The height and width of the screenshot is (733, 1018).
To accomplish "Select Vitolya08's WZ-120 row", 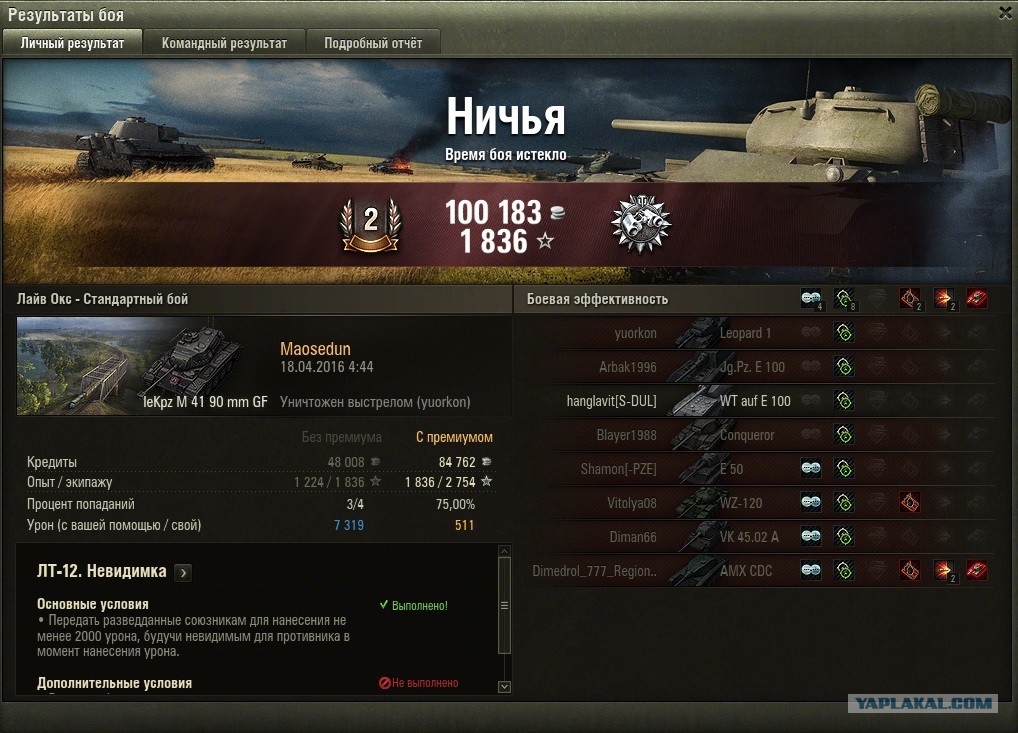I will pyautogui.click(x=755, y=503).
